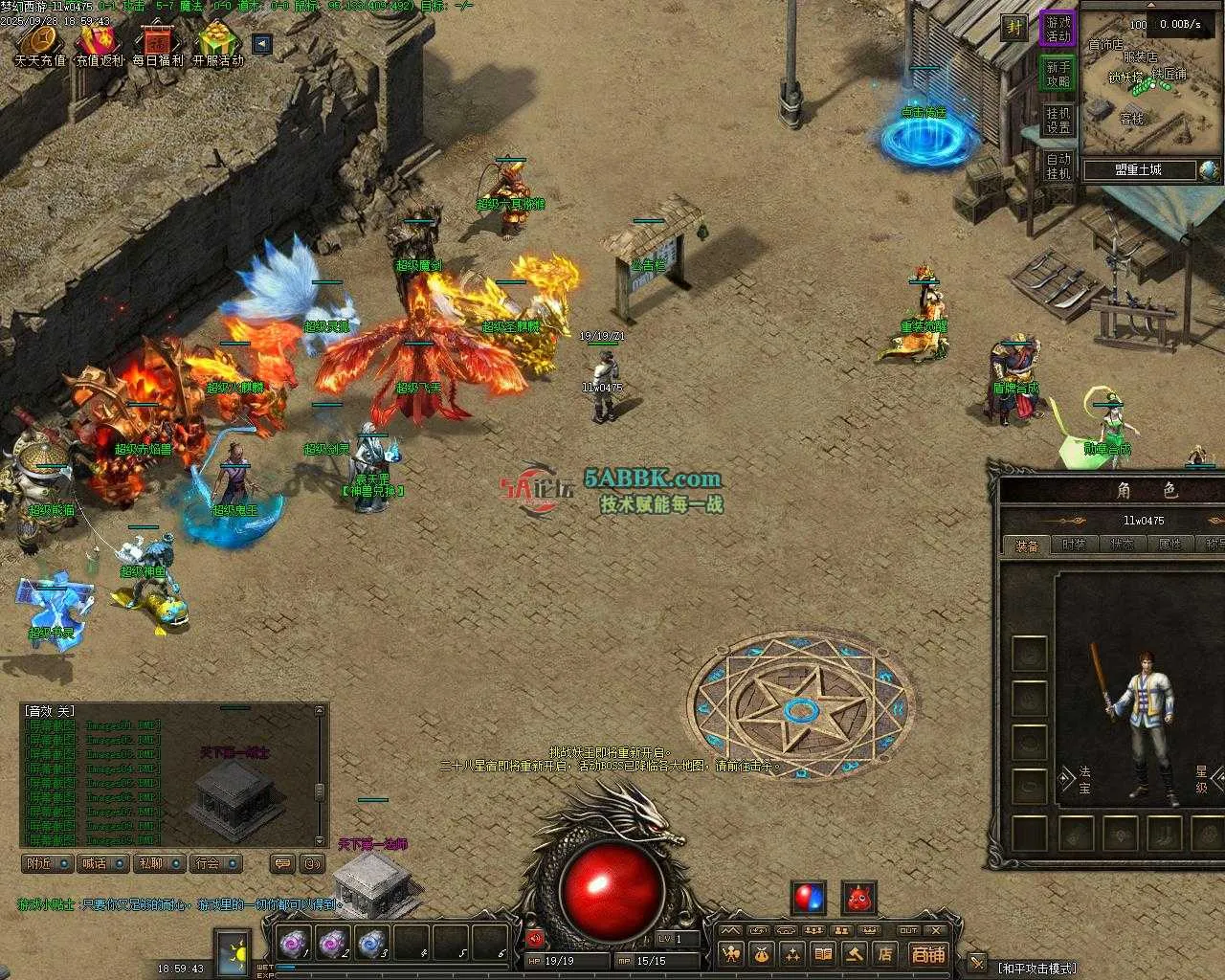The width and height of the screenshot is (1225, 980).
Task: Open the 游戏活动 game events button
Action: click(1058, 29)
